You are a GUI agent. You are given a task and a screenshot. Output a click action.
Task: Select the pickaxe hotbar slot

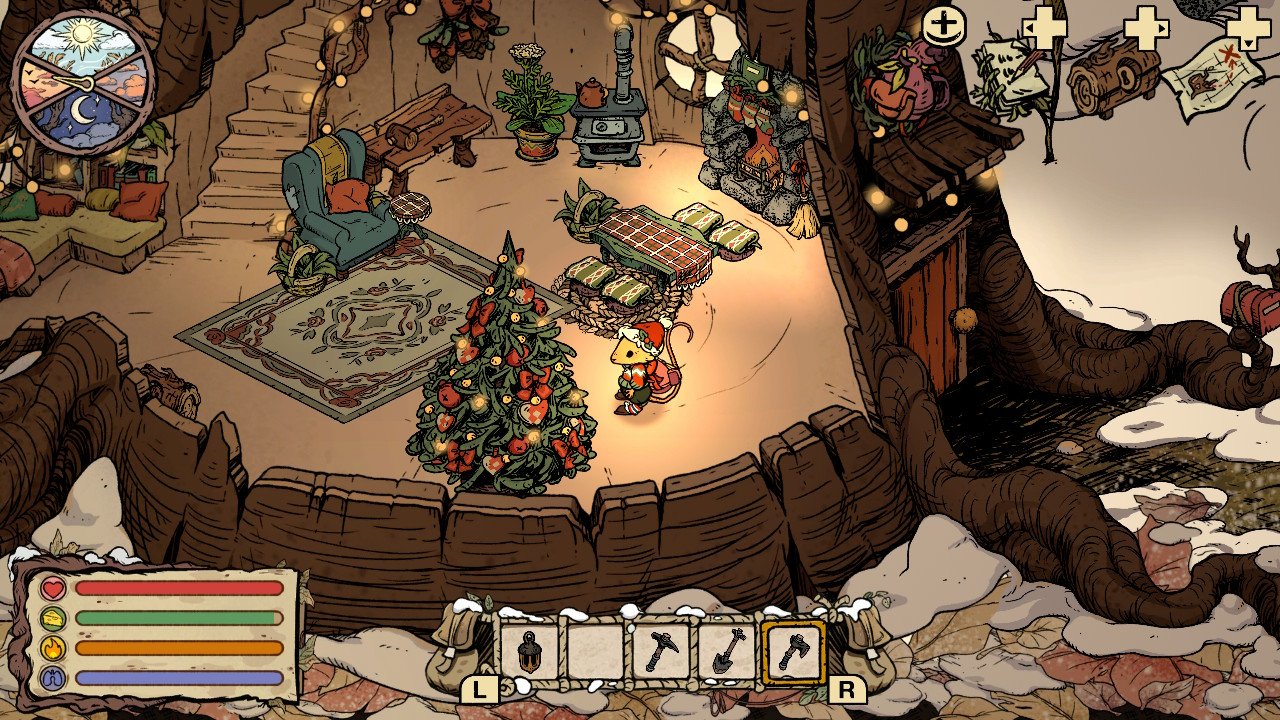click(661, 653)
